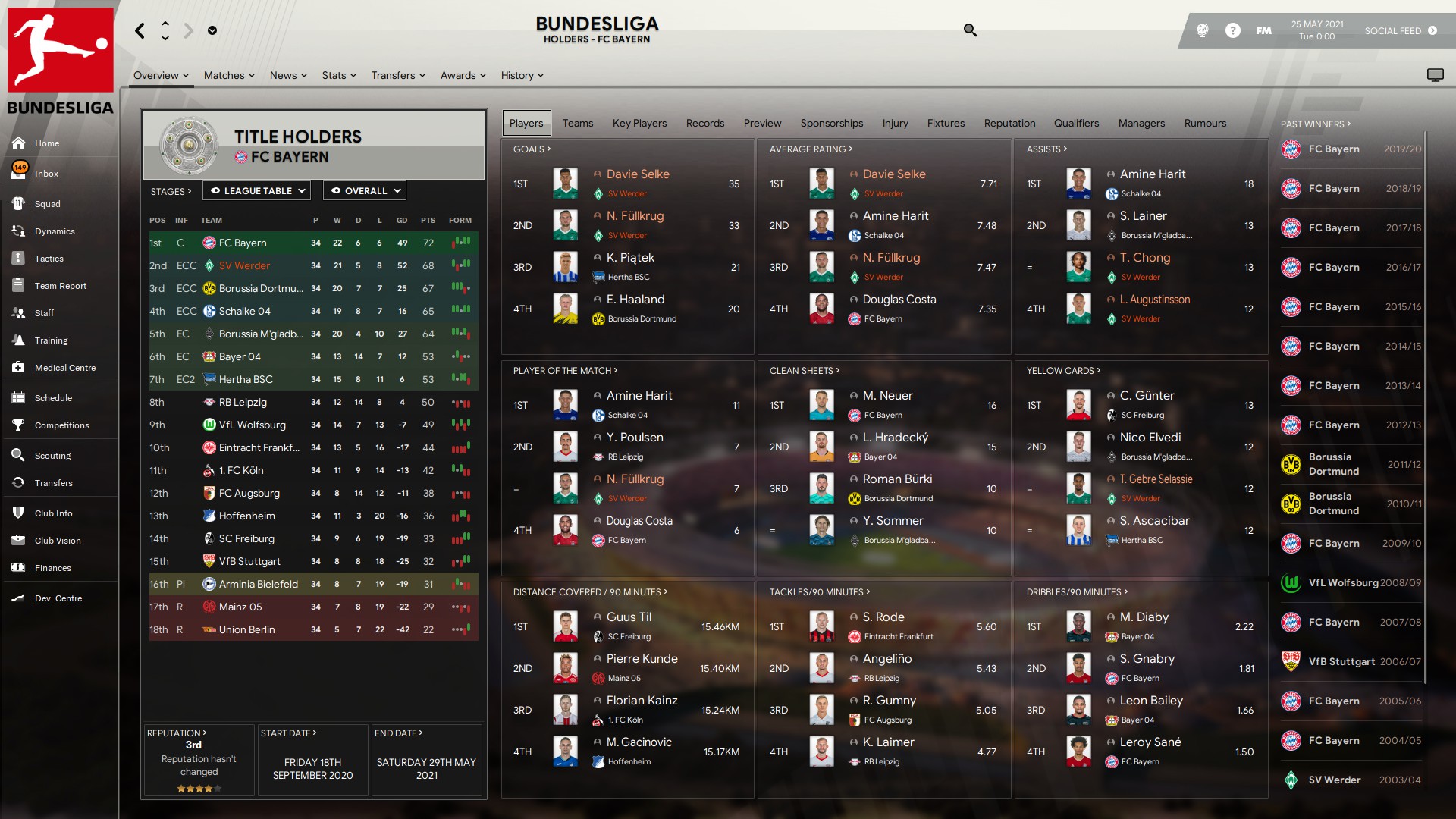
Task: Open the Tactics page
Action: [x=49, y=259]
